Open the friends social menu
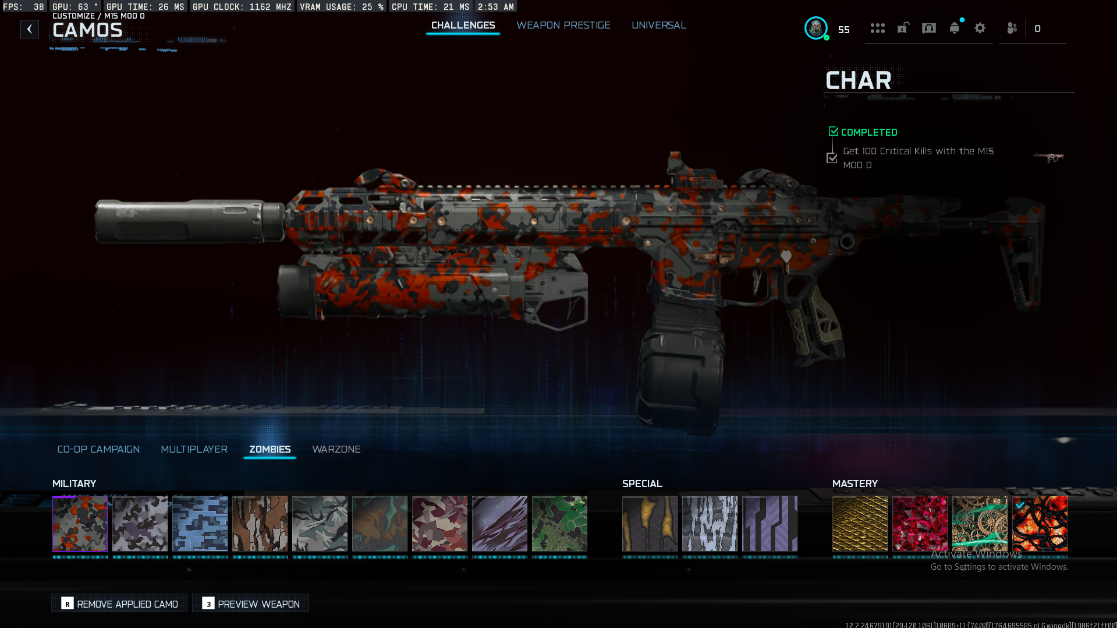Image resolution: width=1117 pixels, height=628 pixels. click(1013, 28)
